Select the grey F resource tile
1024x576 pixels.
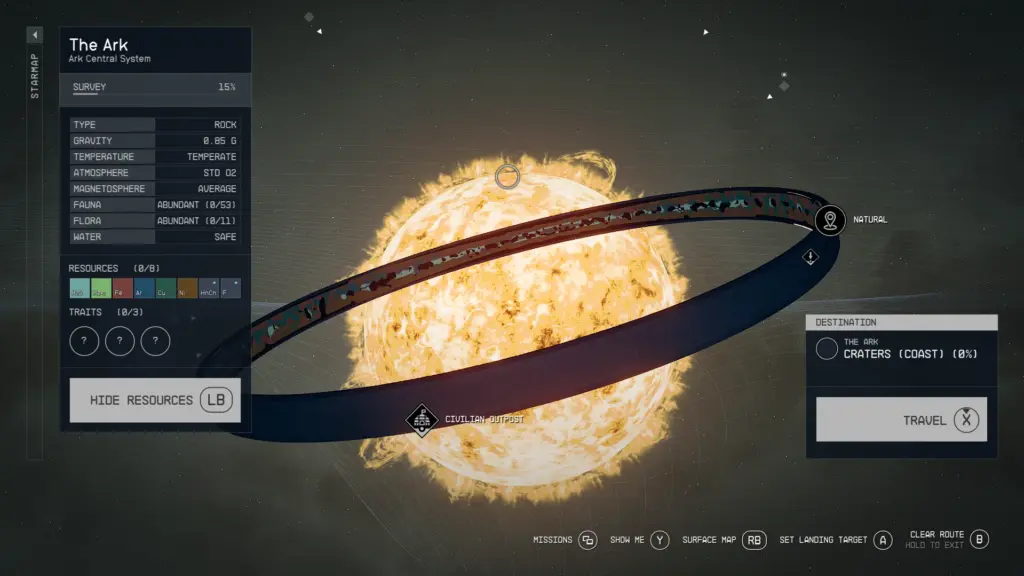point(230,289)
